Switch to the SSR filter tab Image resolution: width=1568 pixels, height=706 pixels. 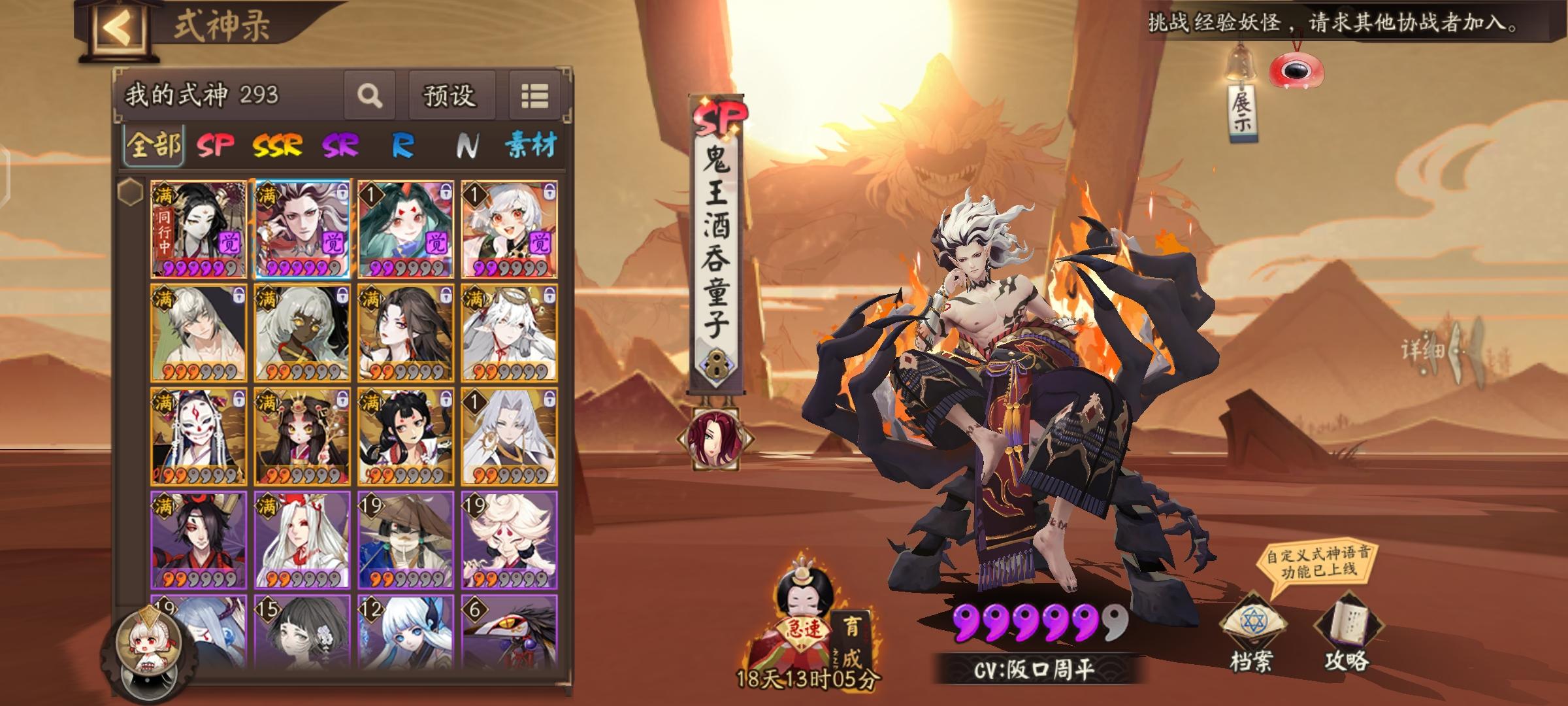pyautogui.click(x=278, y=145)
